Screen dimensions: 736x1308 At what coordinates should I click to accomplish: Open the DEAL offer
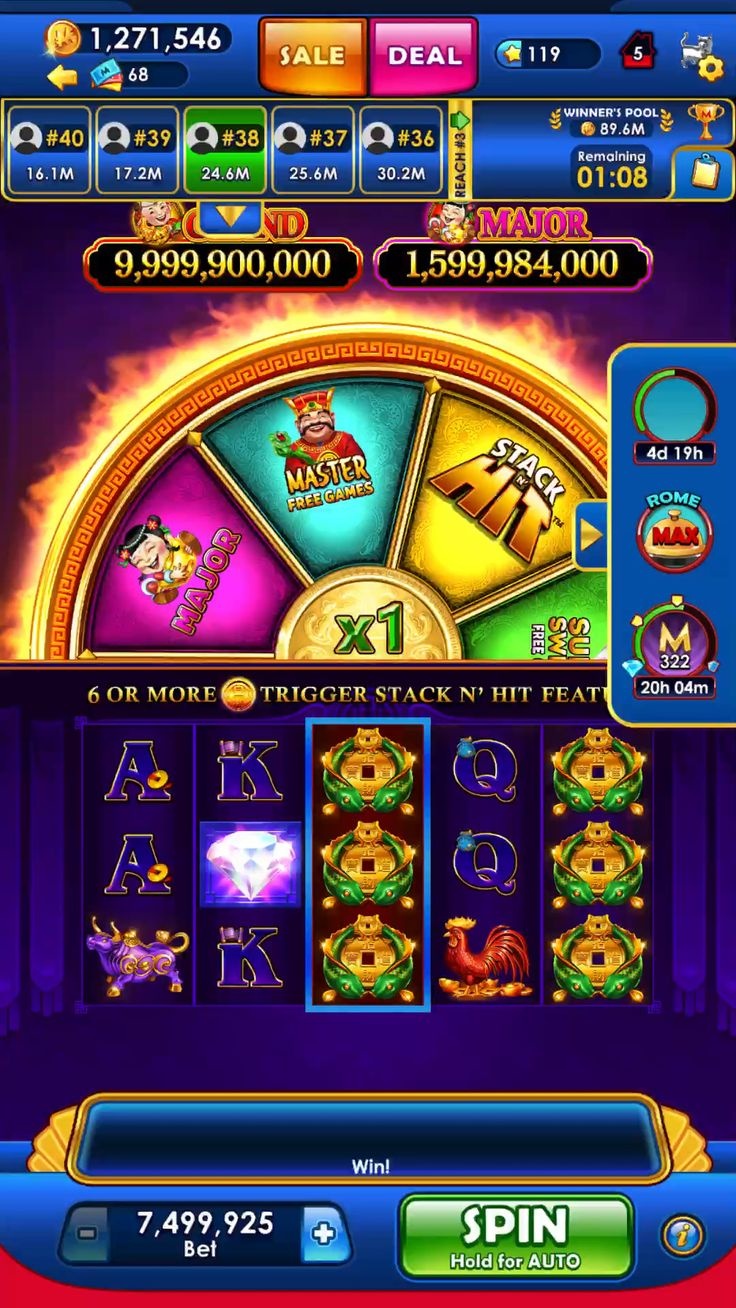coord(424,56)
